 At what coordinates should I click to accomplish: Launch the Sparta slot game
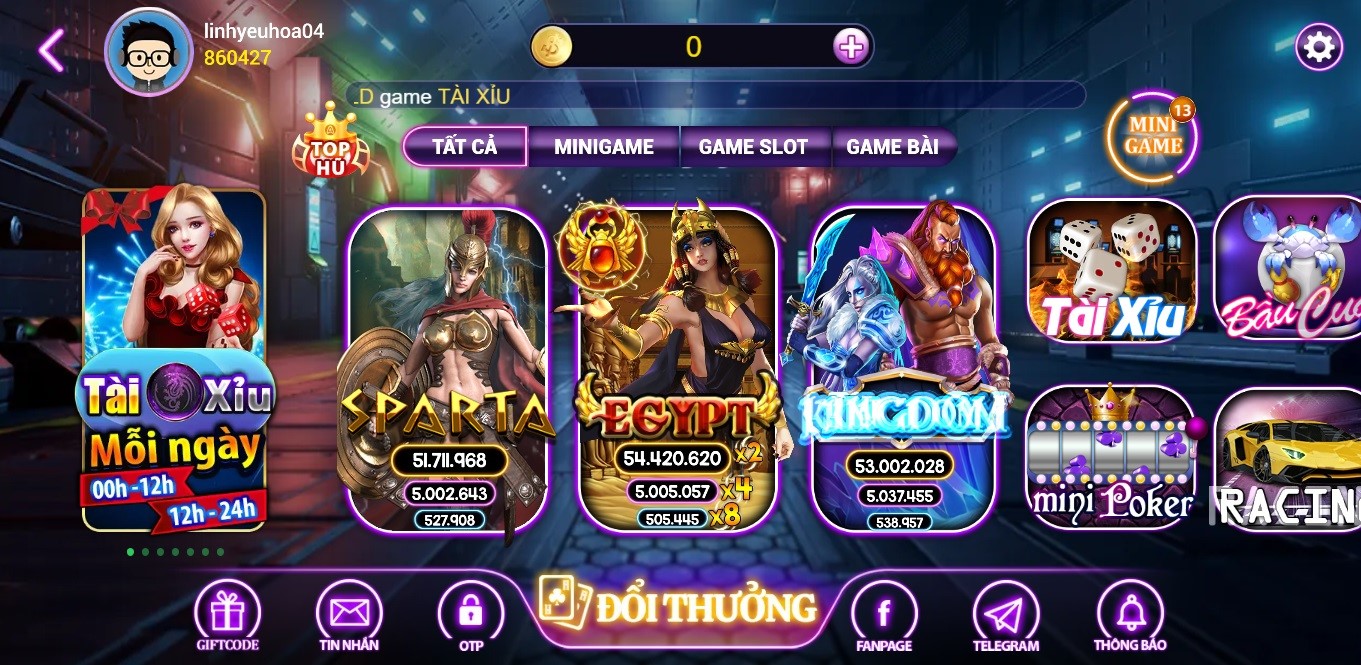point(447,370)
